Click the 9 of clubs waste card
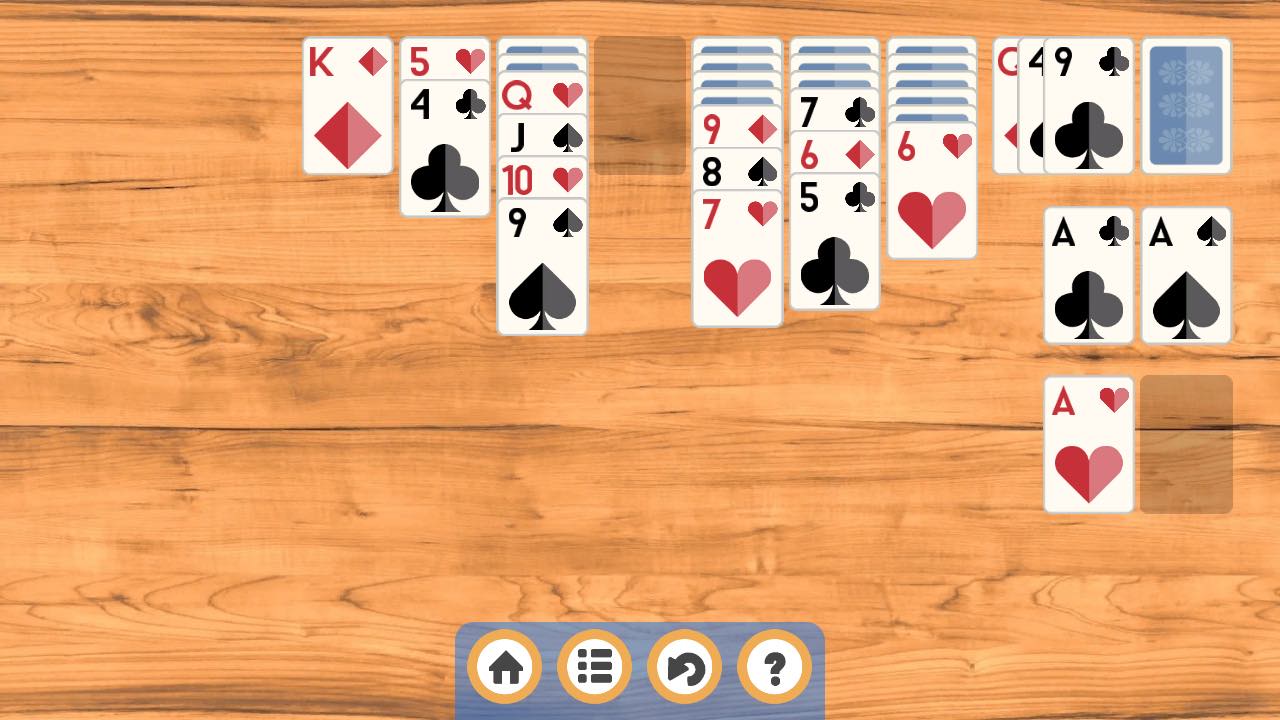The image size is (1280, 720). point(1089,105)
